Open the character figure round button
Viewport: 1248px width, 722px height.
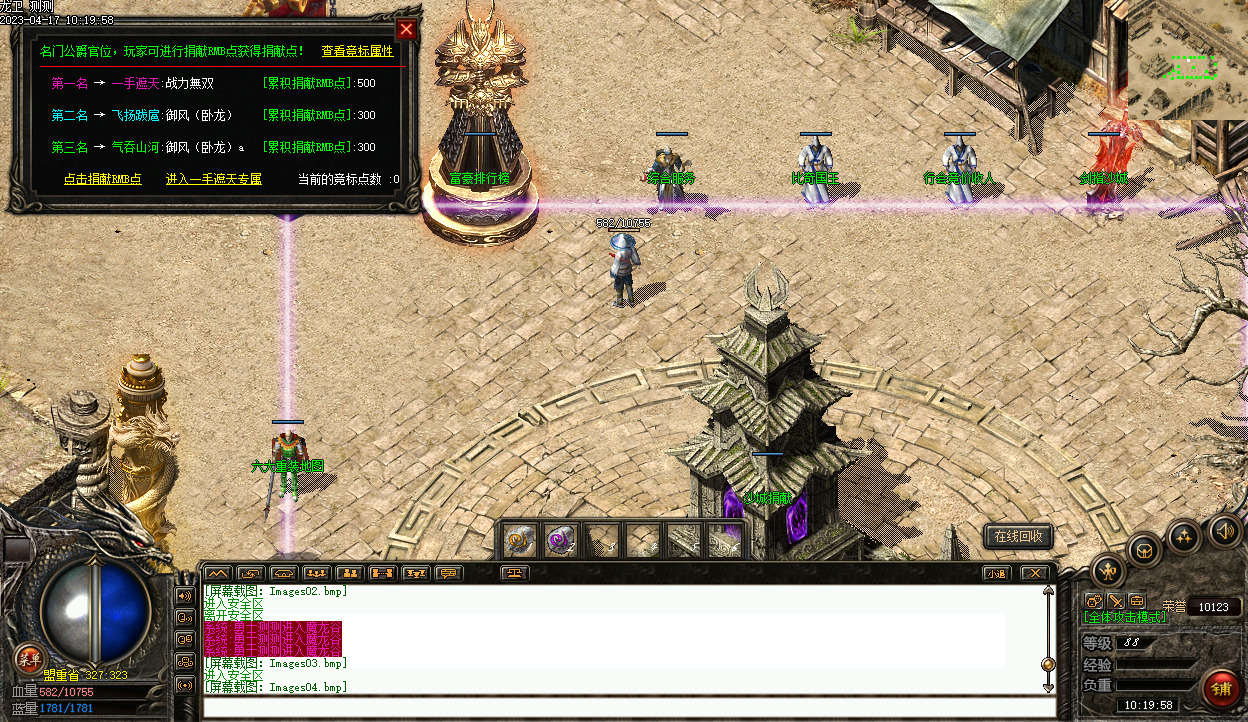[1109, 571]
